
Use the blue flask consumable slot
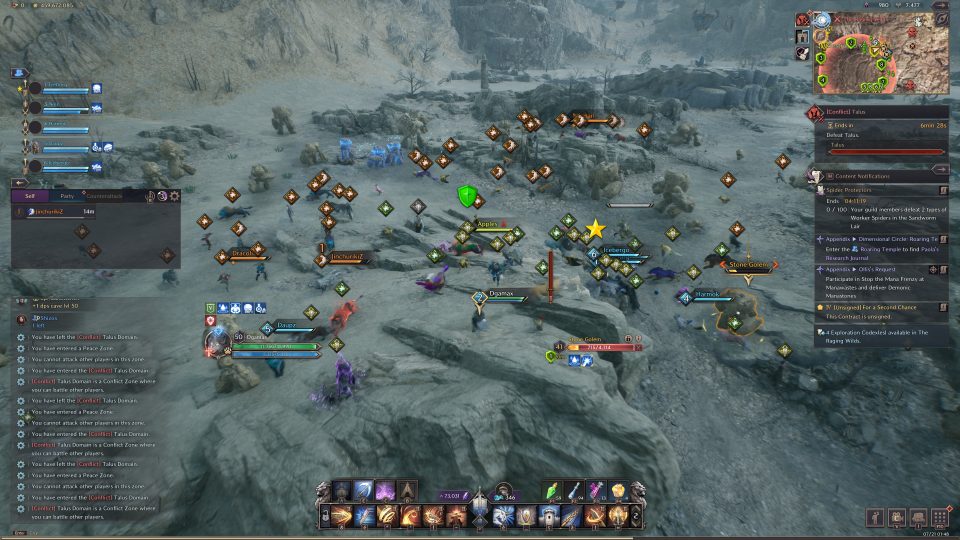[x=578, y=490]
